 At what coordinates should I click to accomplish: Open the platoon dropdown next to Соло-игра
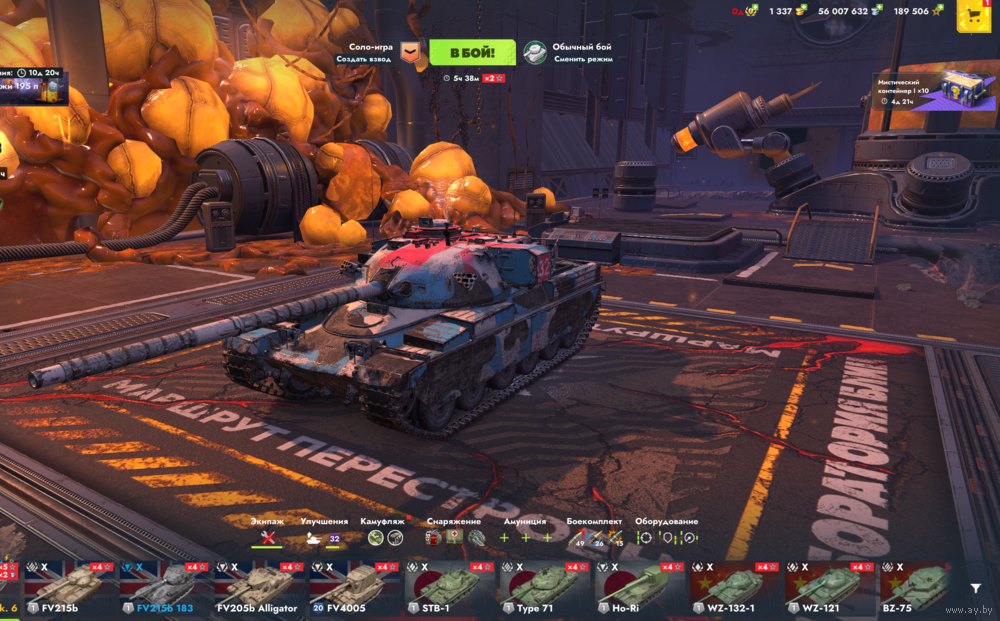pyautogui.click(x=409, y=53)
